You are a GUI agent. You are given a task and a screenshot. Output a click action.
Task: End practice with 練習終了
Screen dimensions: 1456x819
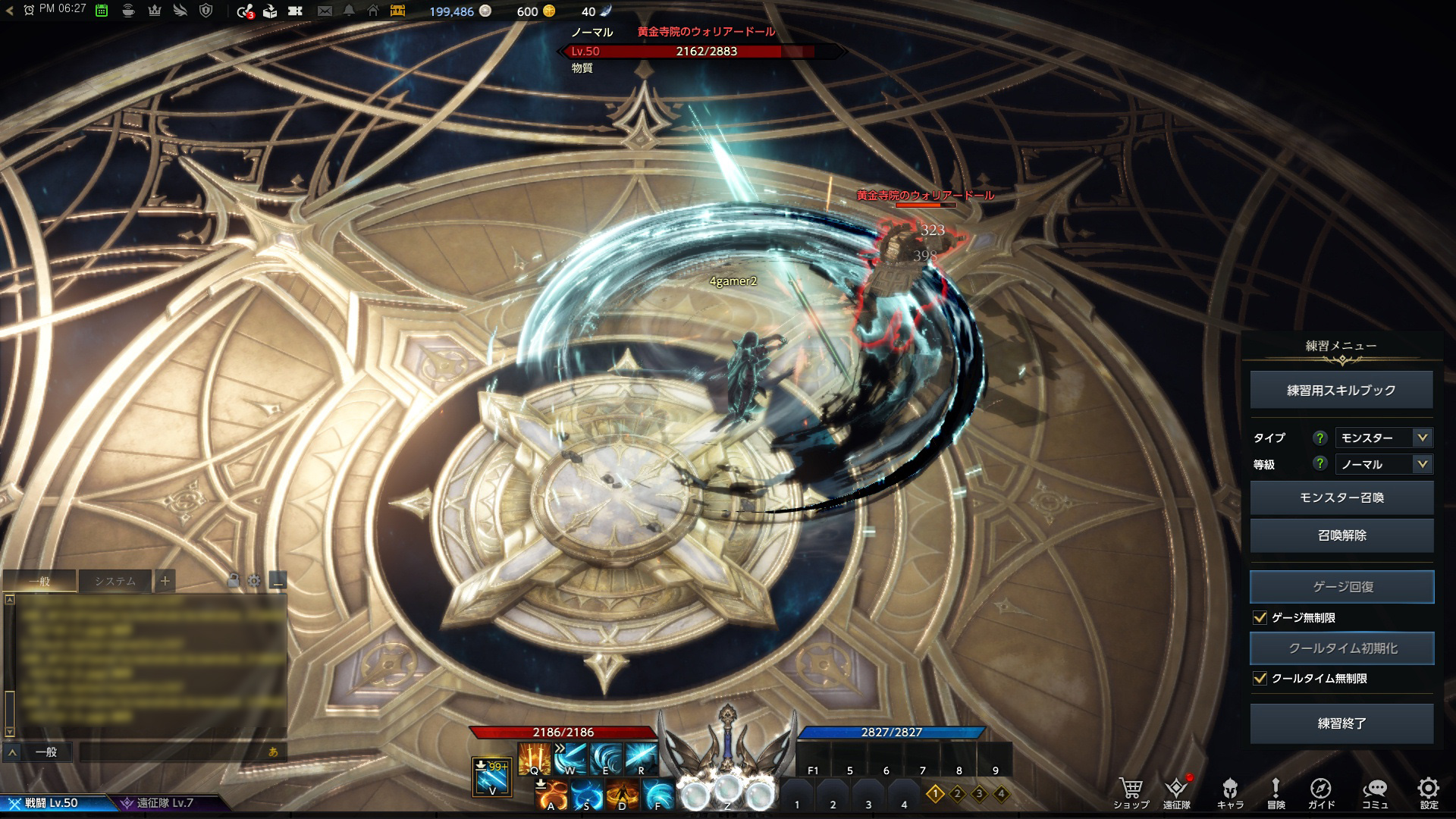(x=1341, y=723)
